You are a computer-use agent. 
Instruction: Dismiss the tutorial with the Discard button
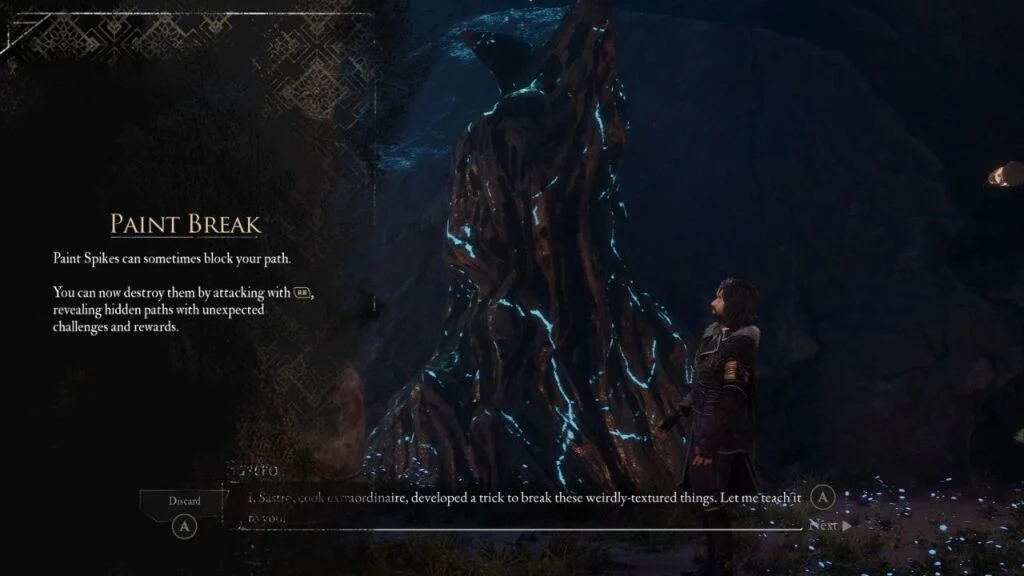tap(184, 501)
